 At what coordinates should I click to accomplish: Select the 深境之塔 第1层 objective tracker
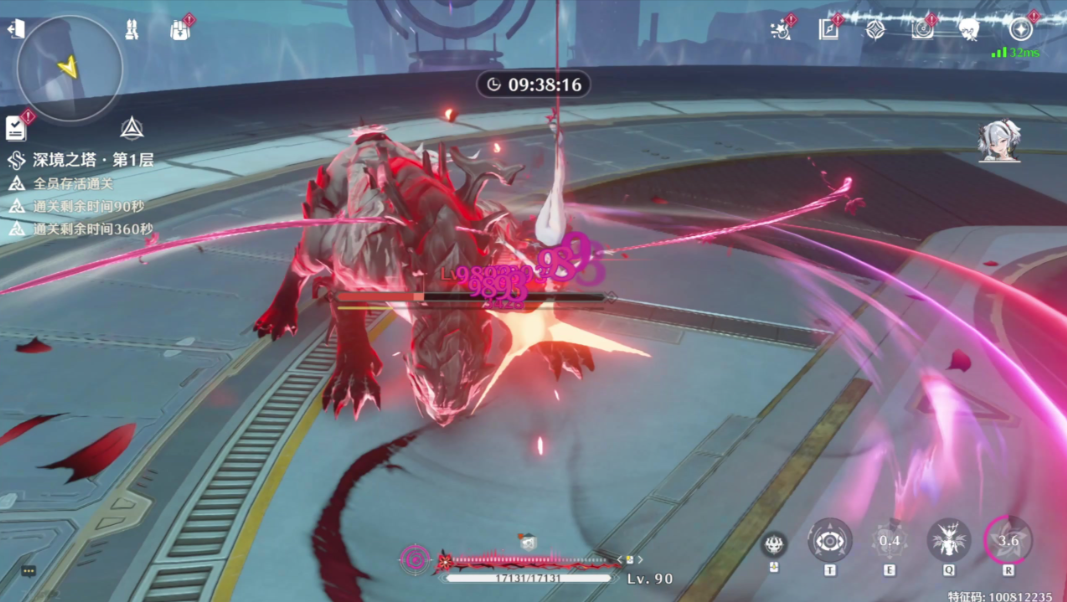pyautogui.click(x=83, y=160)
